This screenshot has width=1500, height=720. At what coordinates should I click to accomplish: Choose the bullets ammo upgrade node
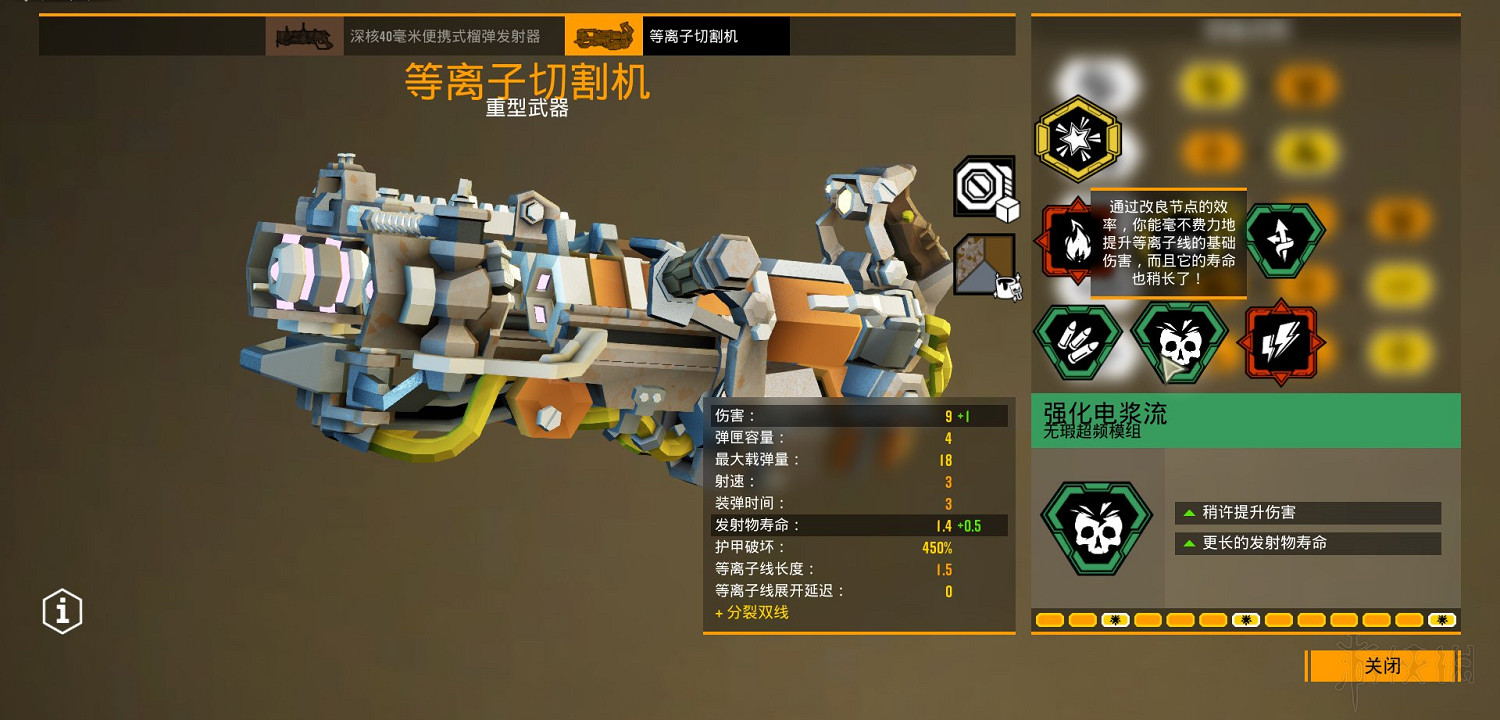[1078, 342]
